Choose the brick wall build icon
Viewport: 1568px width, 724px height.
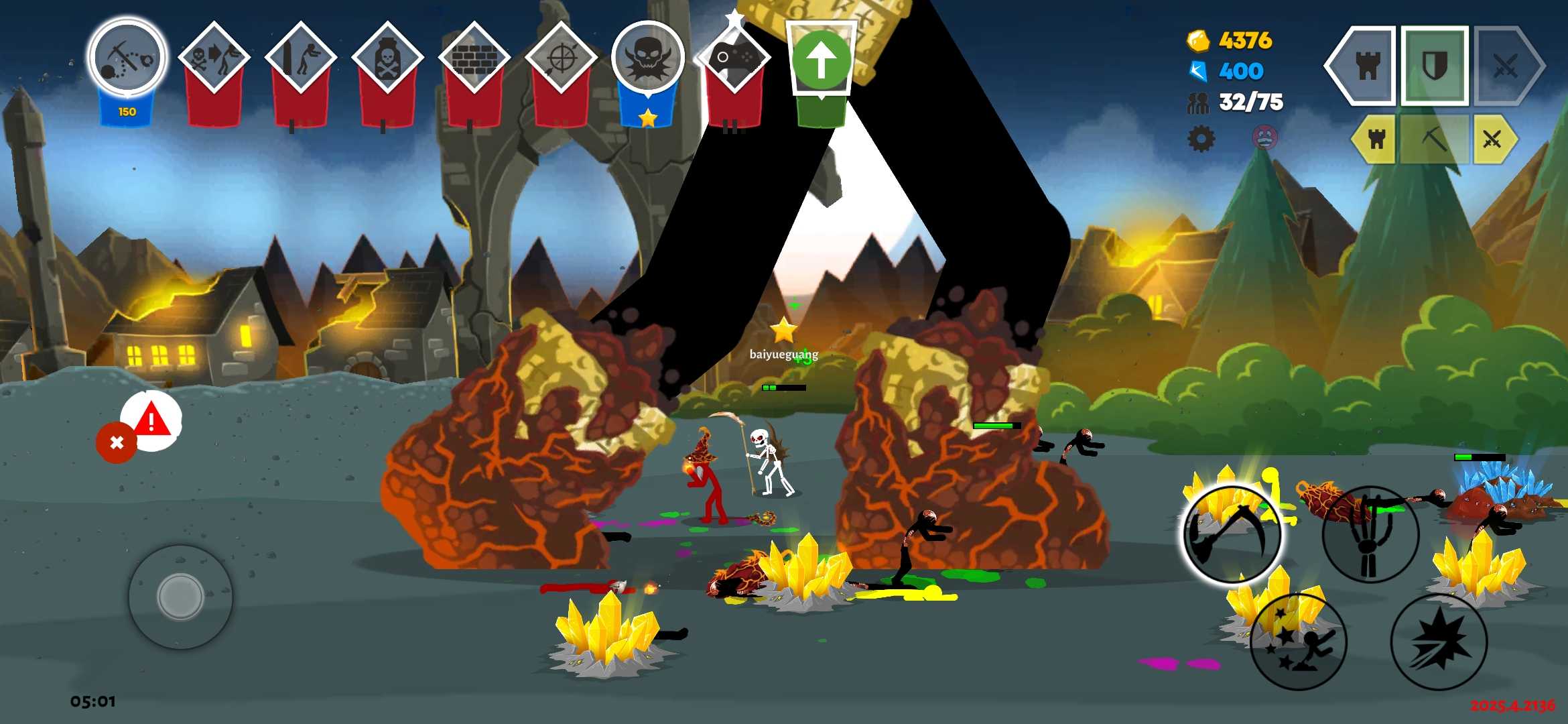474,58
